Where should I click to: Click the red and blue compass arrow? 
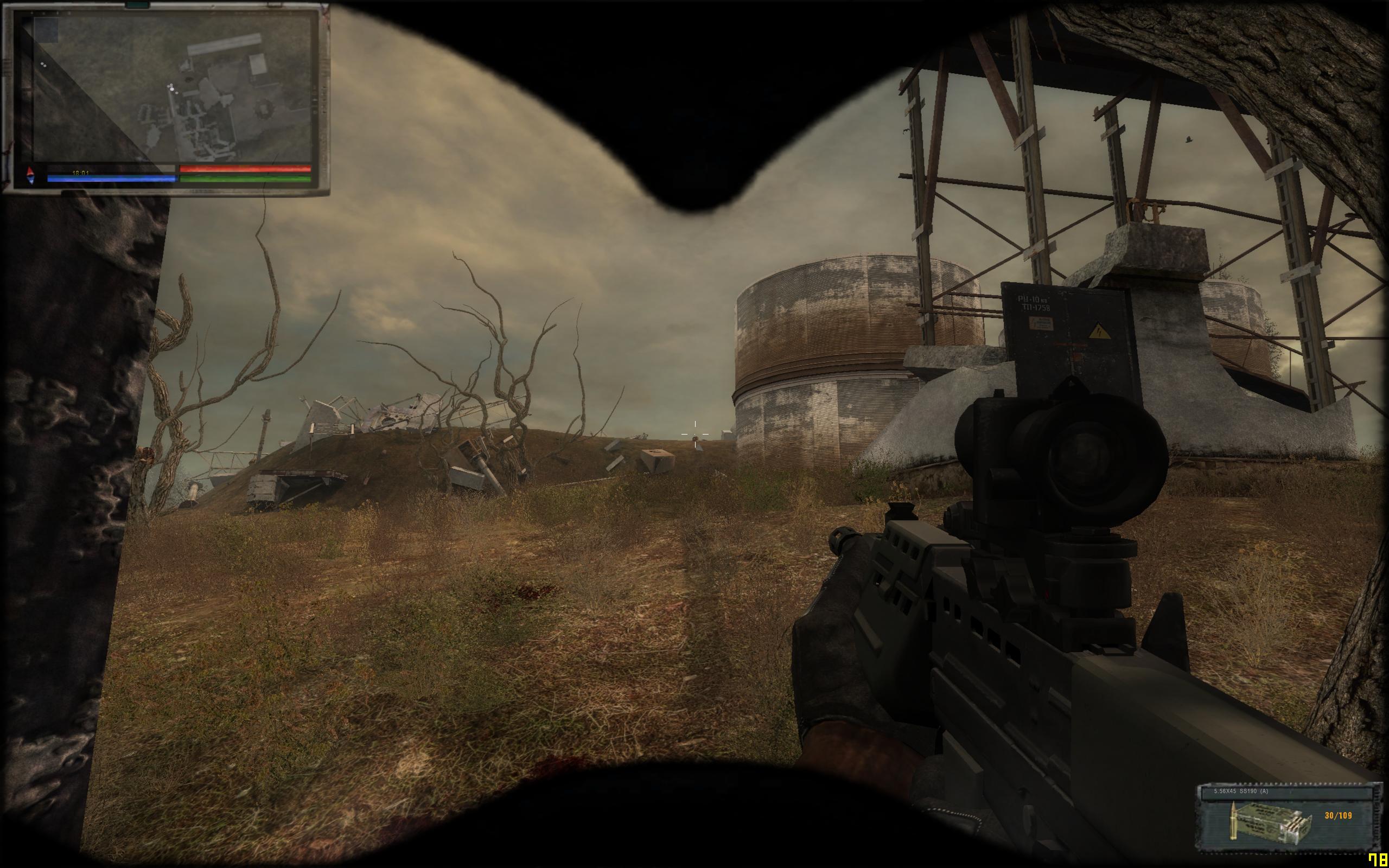coord(30,176)
